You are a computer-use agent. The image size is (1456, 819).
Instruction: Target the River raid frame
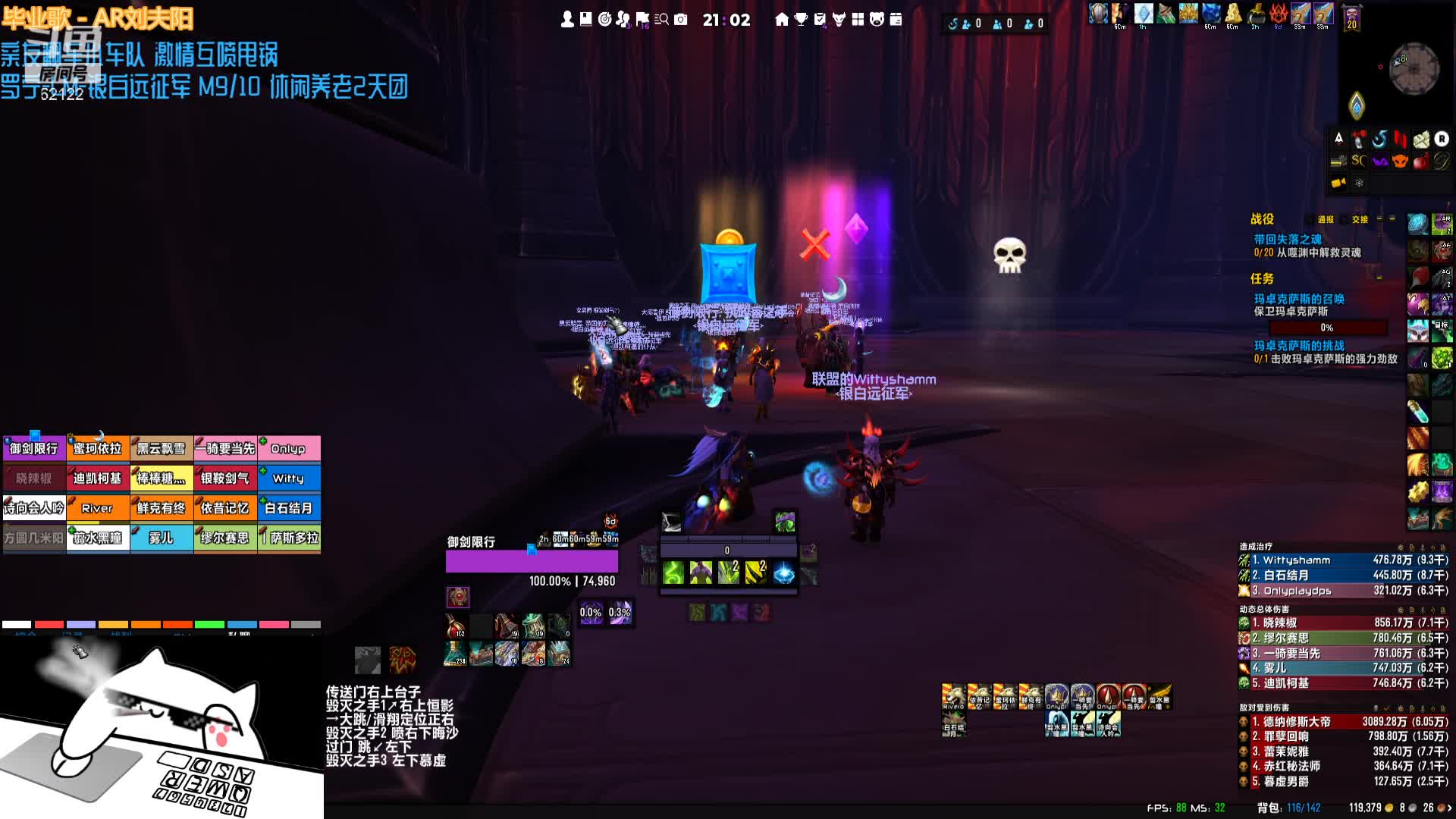97,508
